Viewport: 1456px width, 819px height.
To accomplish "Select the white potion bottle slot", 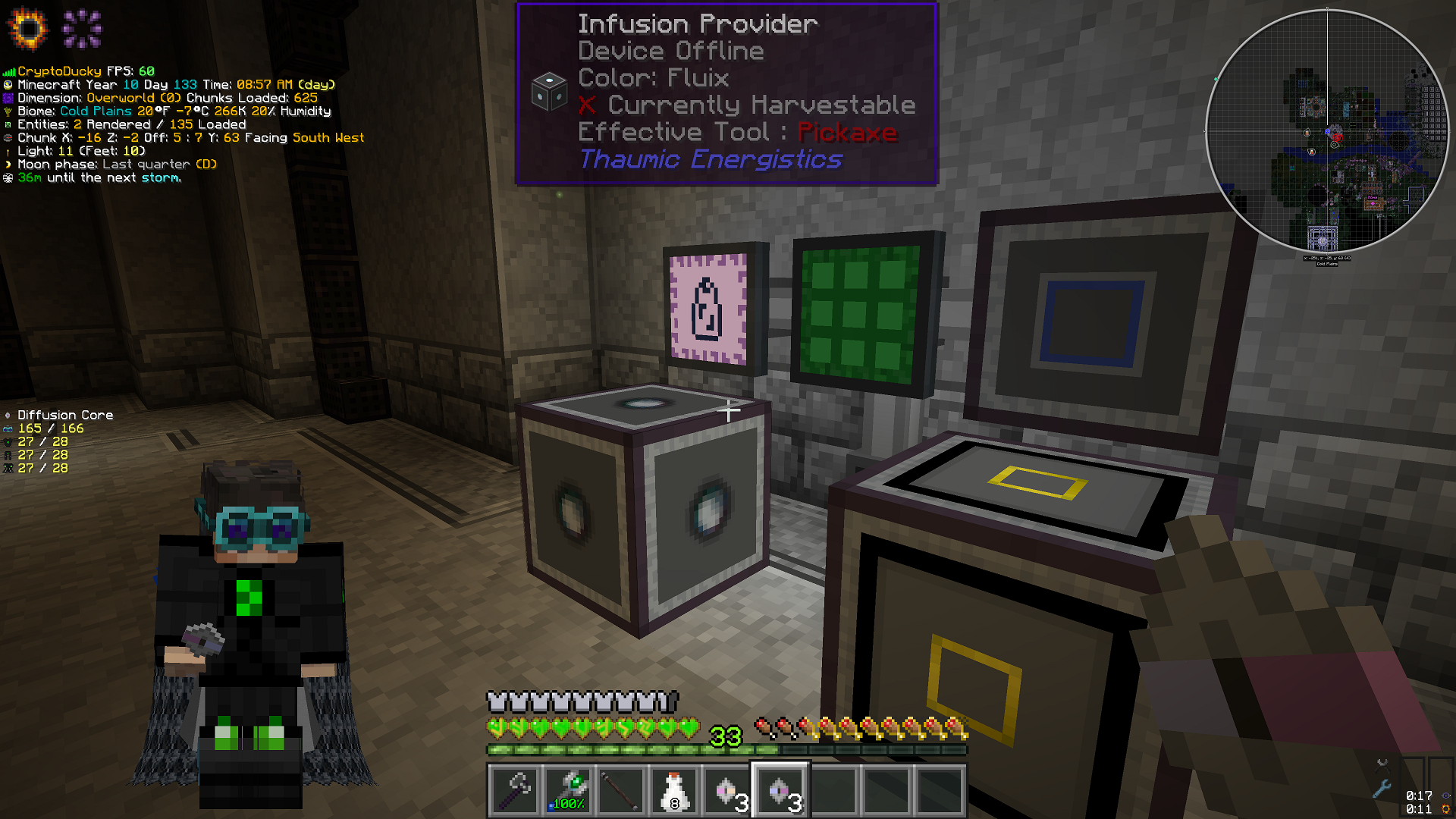I will pos(674,791).
